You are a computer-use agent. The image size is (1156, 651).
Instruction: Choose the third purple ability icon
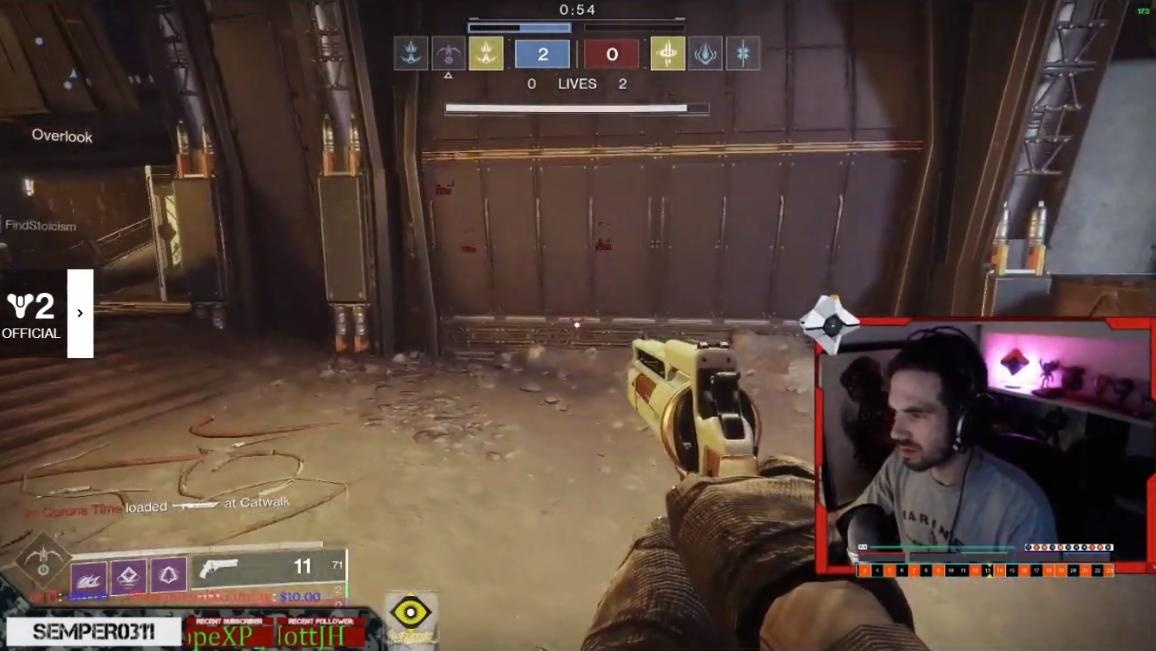click(168, 576)
